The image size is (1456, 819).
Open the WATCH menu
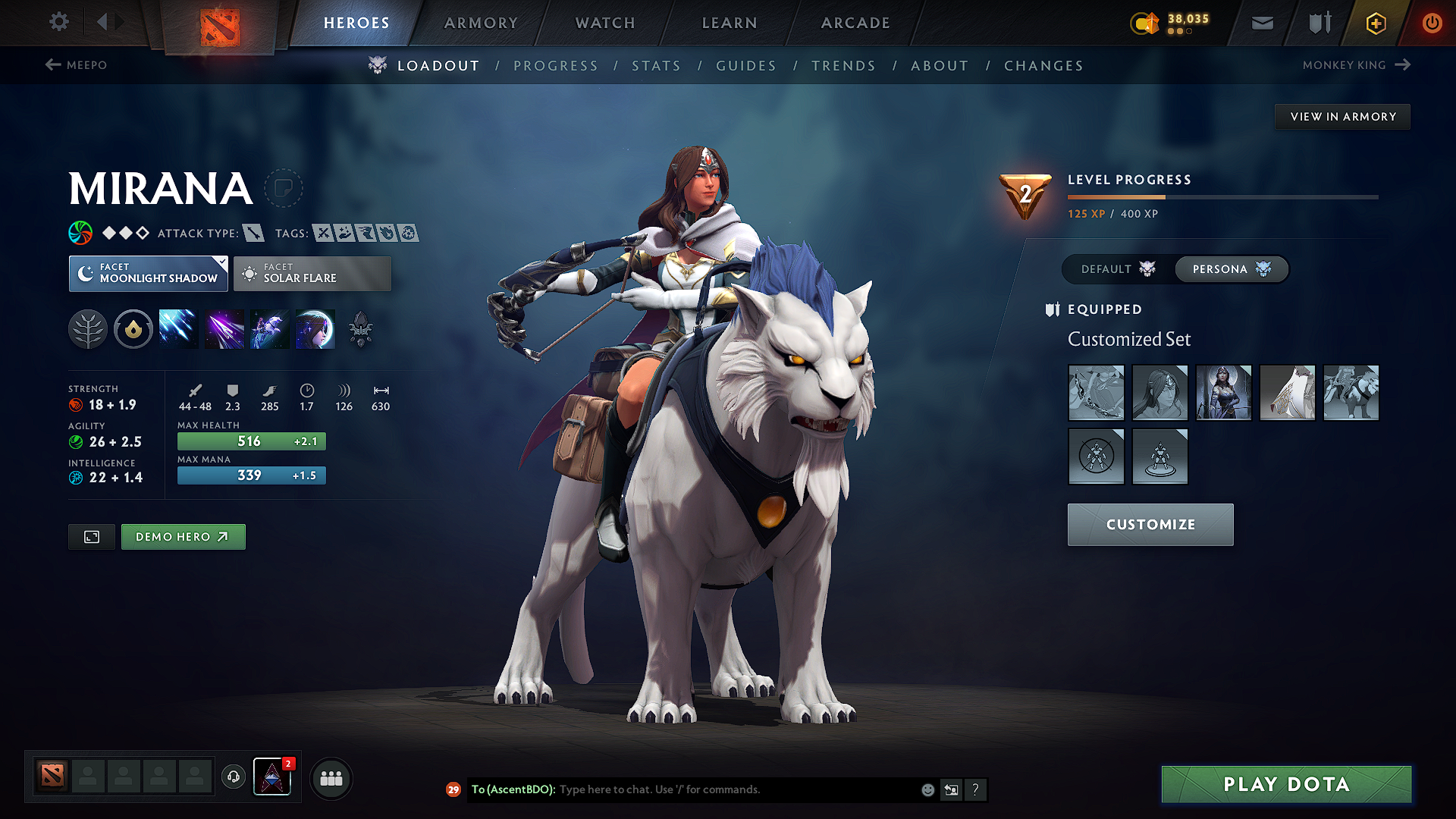[604, 23]
